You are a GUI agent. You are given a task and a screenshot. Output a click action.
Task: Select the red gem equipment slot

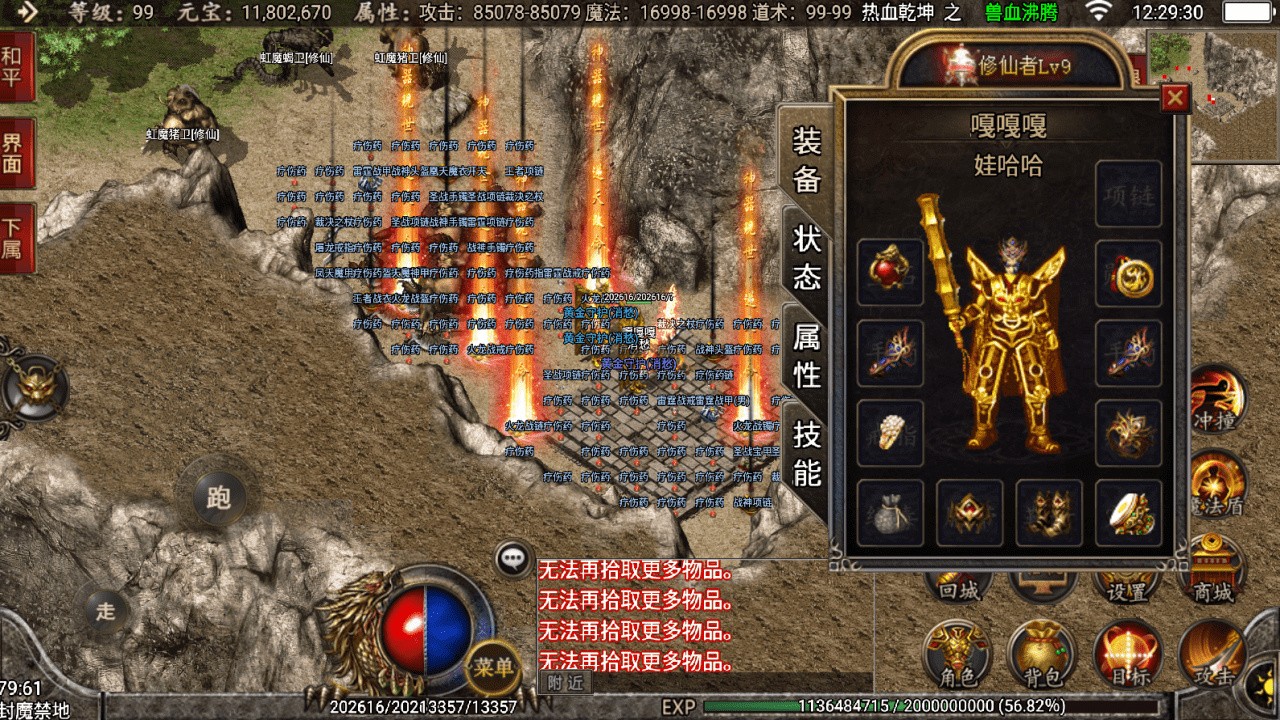(x=890, y=272)
